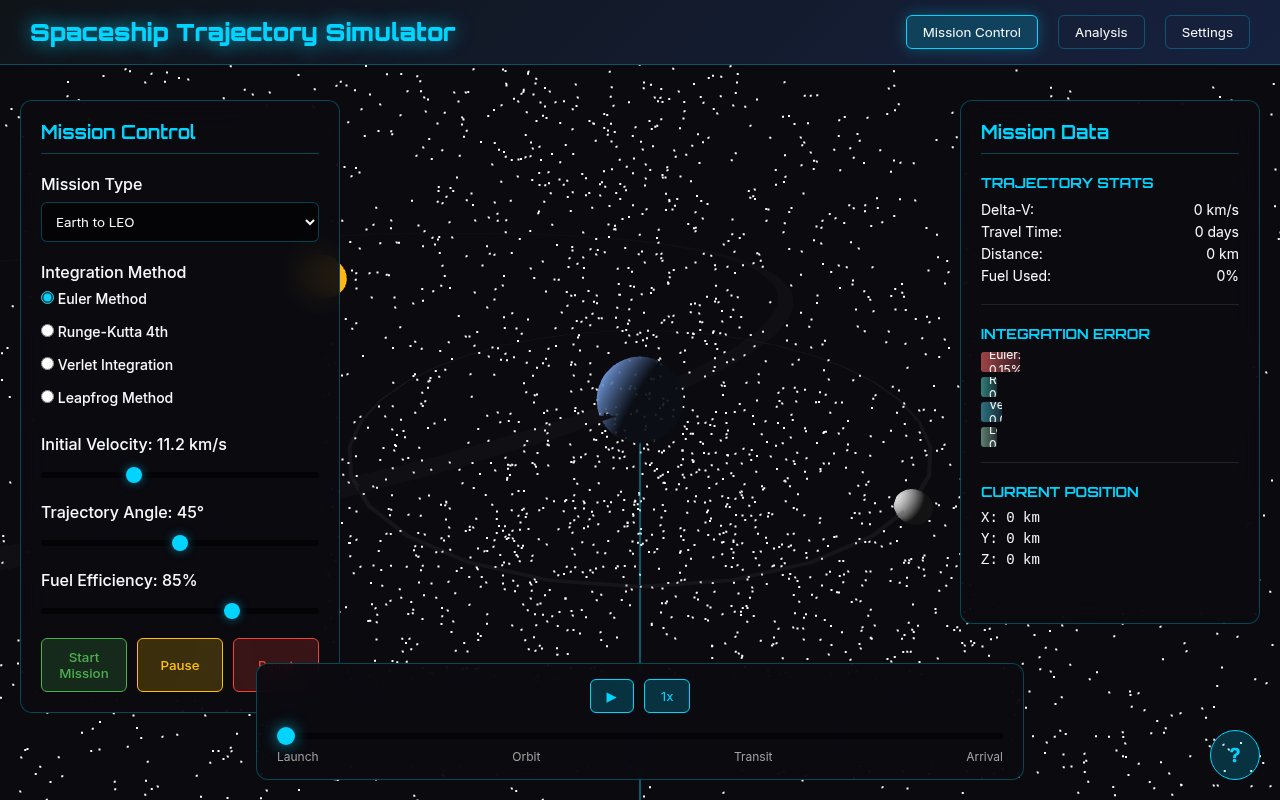1280x800 pixels.
Task: Click the 1x playback speed control
Action: click(x=666, y=696)
